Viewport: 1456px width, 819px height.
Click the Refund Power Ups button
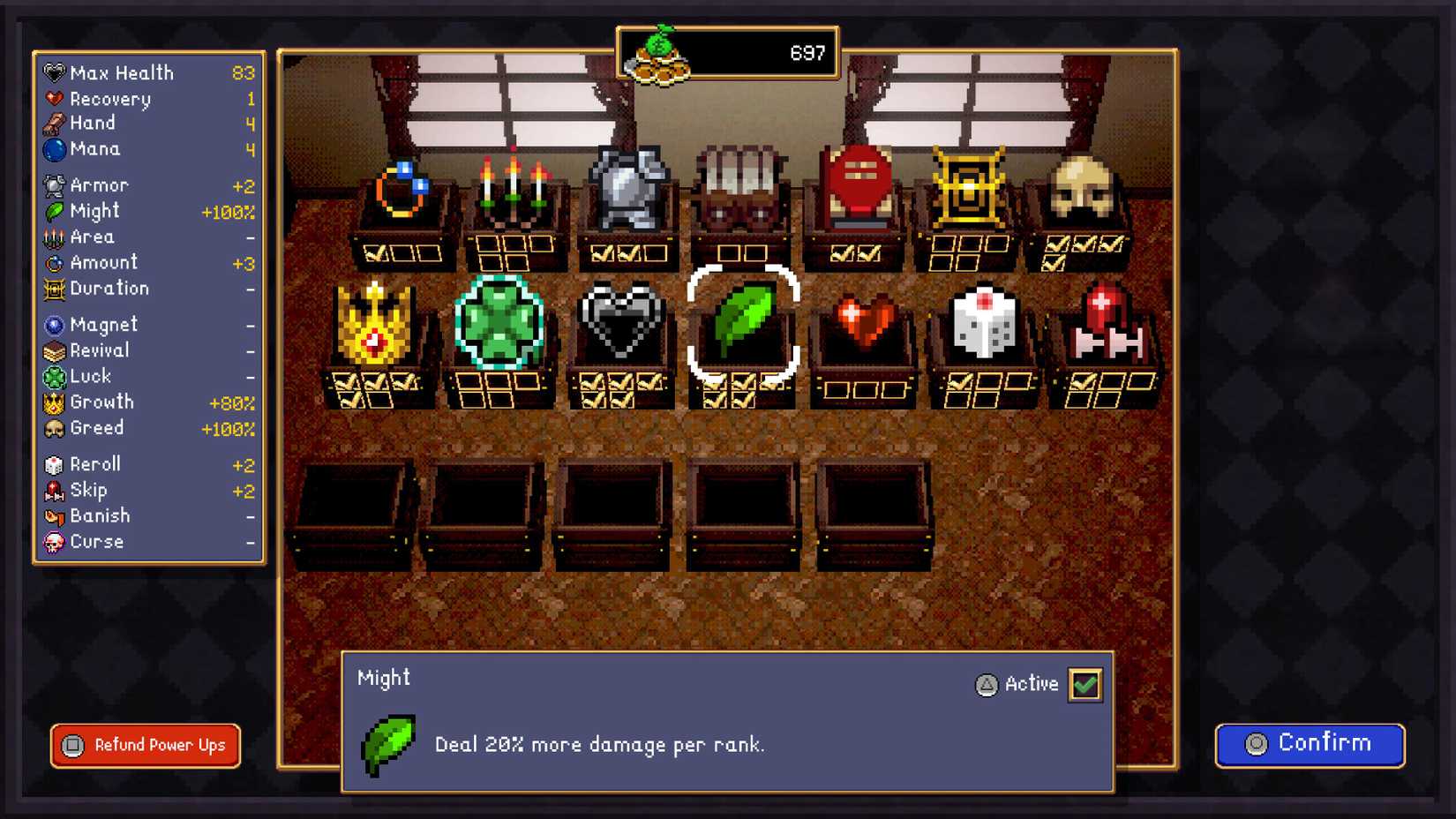click(x=144, y=746)
